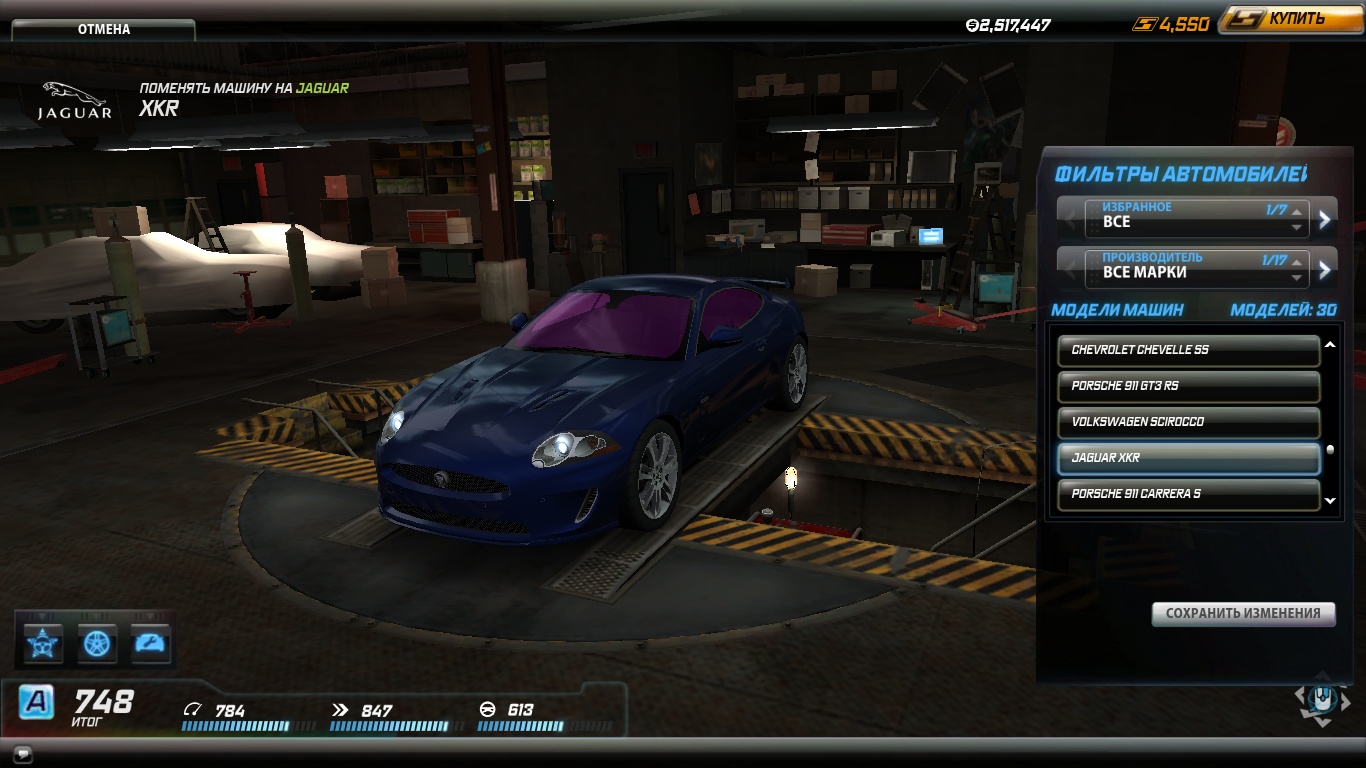The image size is (1366, 768).
Task: Click the model list scroll-down arrow
Action: pos(1330,501)
